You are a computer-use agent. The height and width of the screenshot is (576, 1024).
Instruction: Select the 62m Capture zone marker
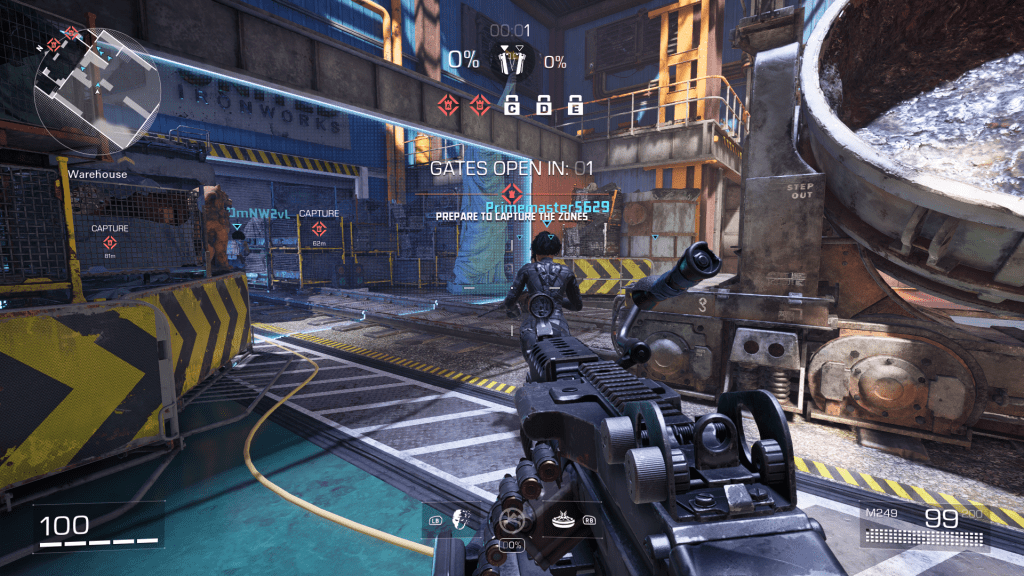(319, 227)
